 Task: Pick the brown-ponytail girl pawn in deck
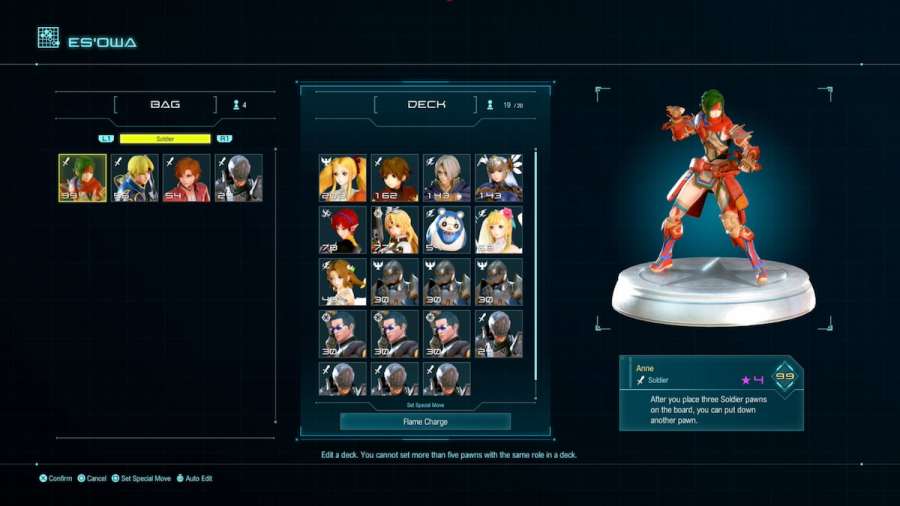click(x=342, y=282)
